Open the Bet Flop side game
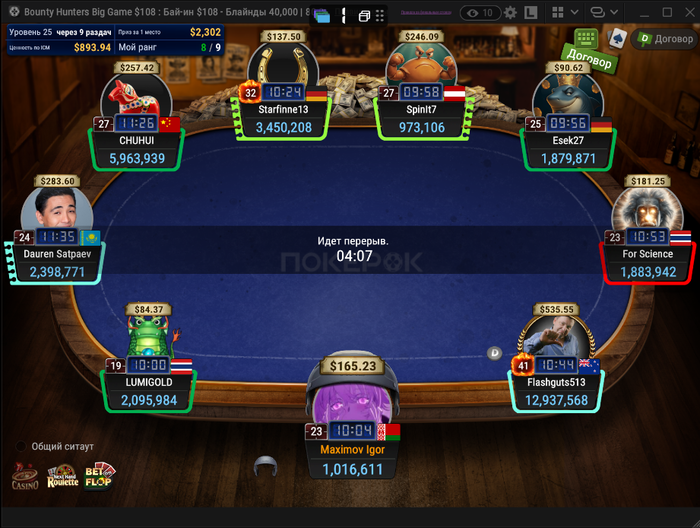700x528 pixels. 100,476
